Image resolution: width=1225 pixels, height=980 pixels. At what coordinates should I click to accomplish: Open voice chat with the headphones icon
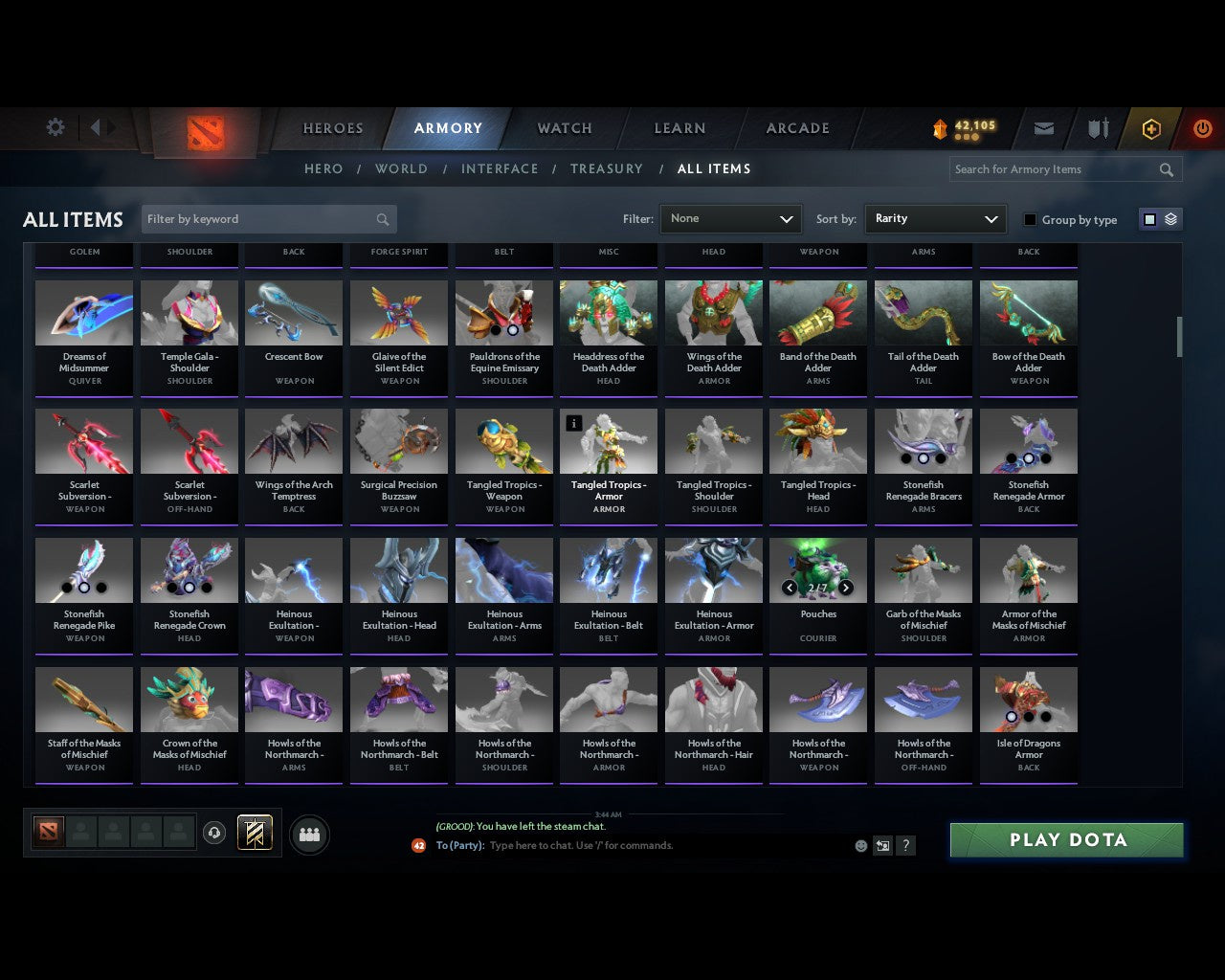click(x=215, y=833)
